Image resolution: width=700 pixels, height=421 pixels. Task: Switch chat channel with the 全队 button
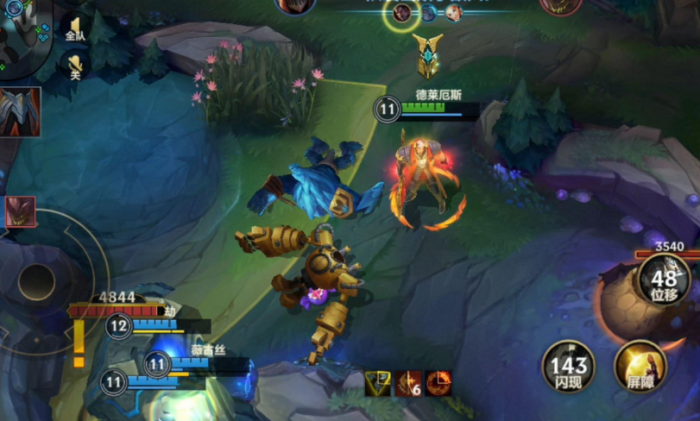point(75,28)
